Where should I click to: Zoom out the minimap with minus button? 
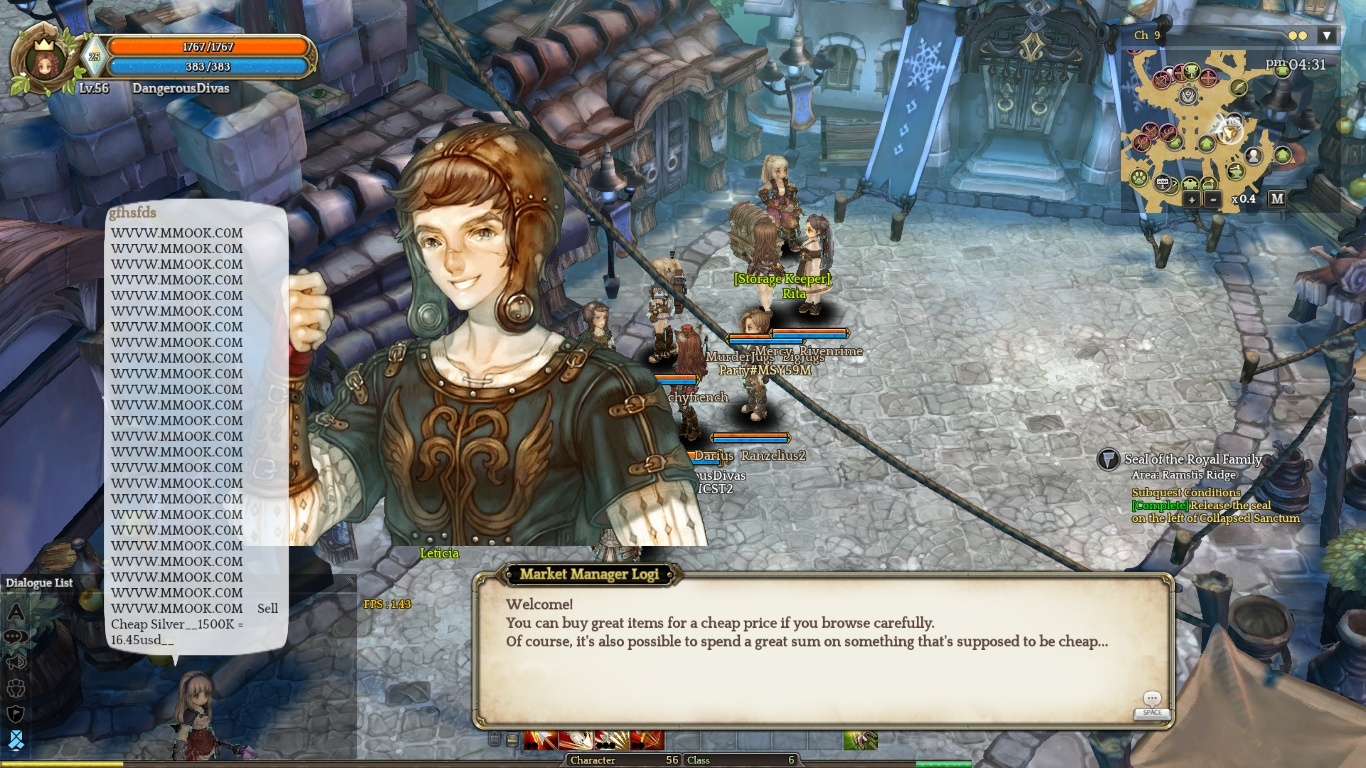(x=1213, y=199)
